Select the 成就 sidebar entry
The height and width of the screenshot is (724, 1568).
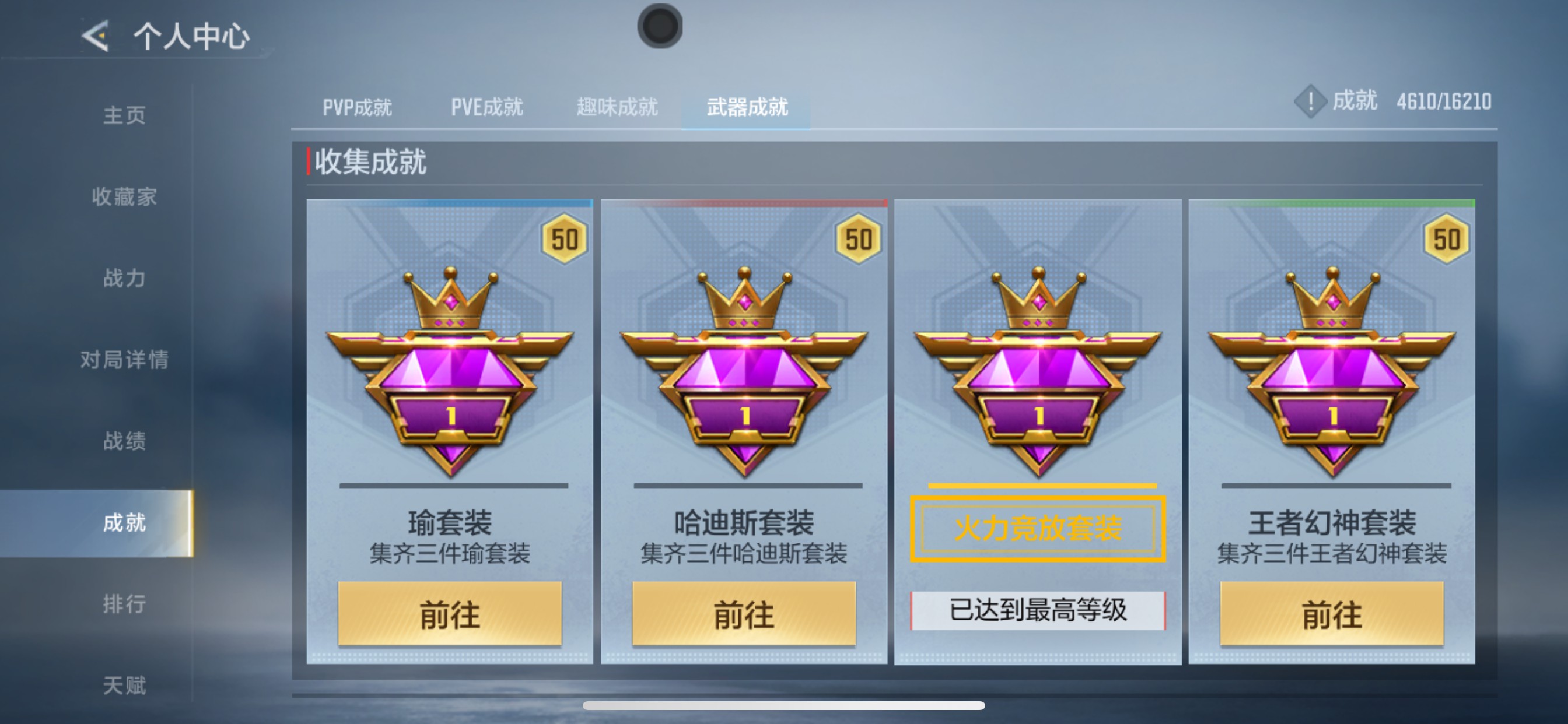coord(125,523)
